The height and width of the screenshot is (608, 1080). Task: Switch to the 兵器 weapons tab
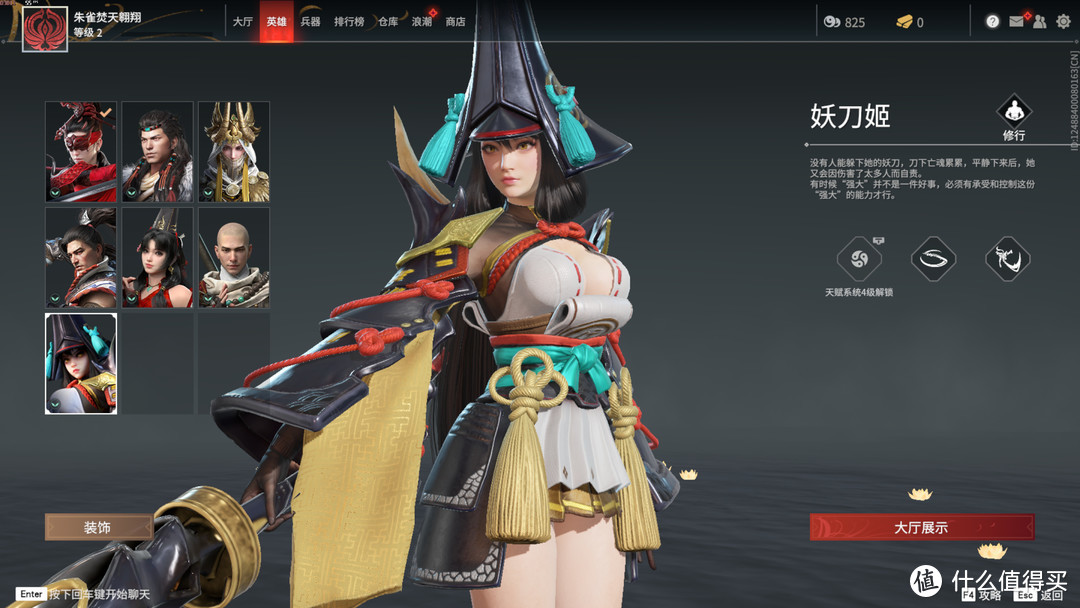pyautogui.click(x=310, y=21)
